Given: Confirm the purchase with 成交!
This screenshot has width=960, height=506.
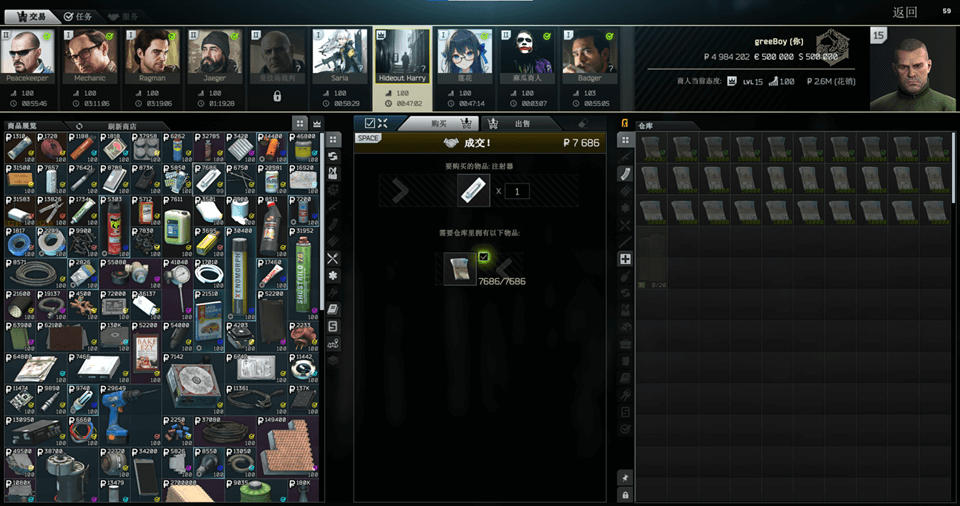Looking at the screenshot, I should point(480,143).
